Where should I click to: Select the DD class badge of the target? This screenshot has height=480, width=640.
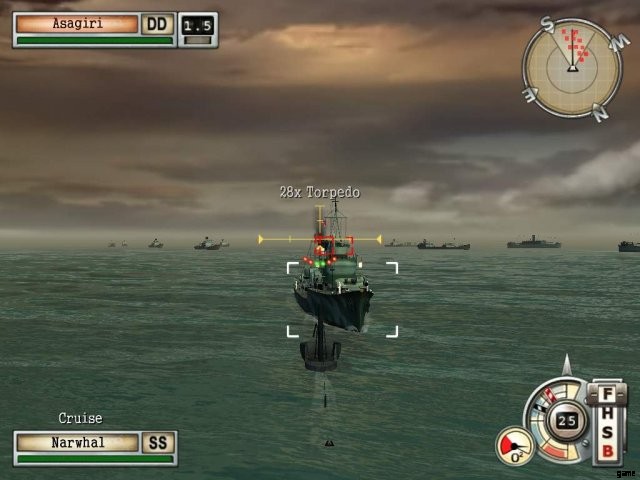157,23
